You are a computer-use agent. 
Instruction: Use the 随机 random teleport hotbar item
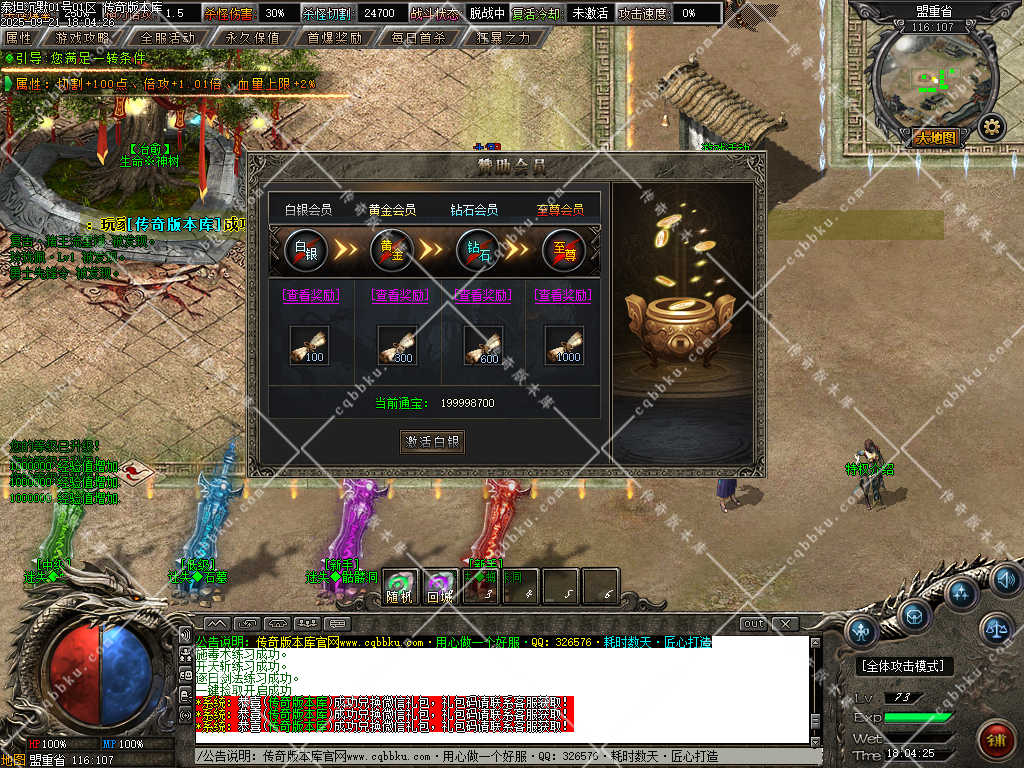click(x=399, y=587)
